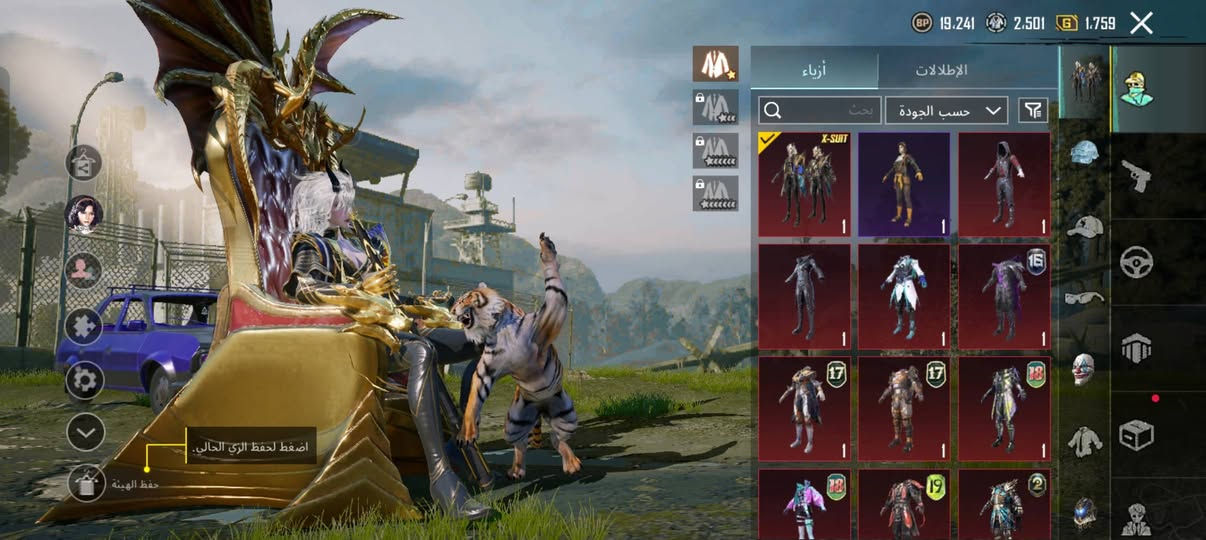Open the حسب الجودة sort dropdown
Viewport: 1206px width, 540px height.
coord(946,110)
